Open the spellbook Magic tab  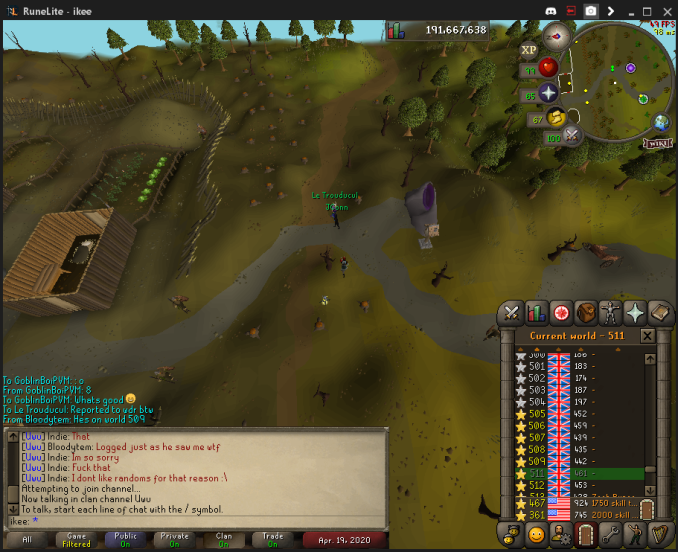660,312
